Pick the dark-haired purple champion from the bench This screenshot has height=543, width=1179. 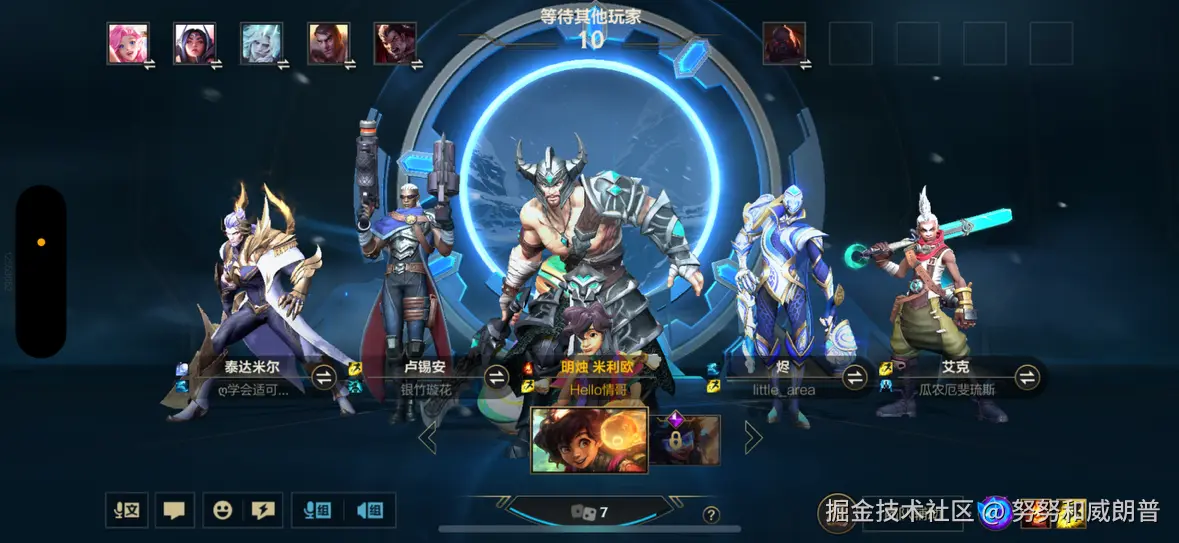195,43
